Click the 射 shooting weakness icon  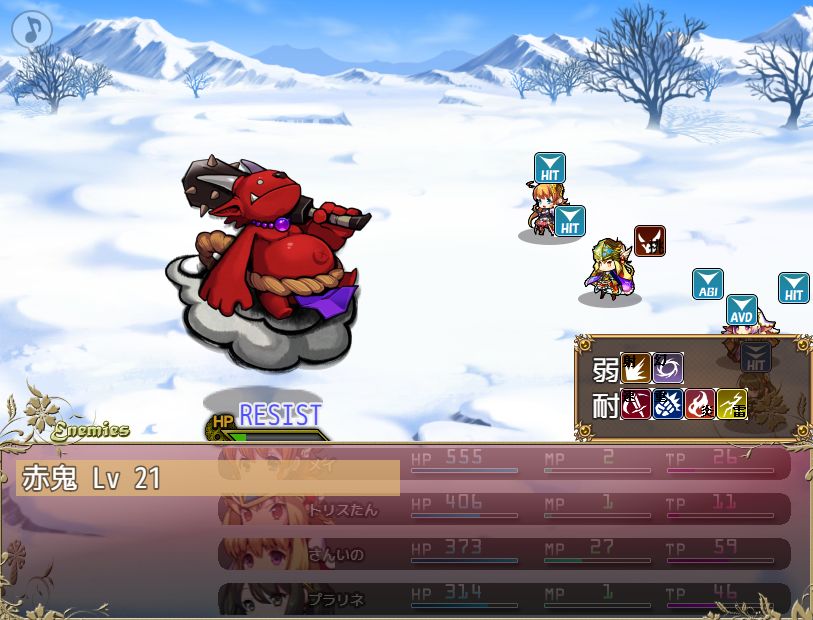coord(636,368)
